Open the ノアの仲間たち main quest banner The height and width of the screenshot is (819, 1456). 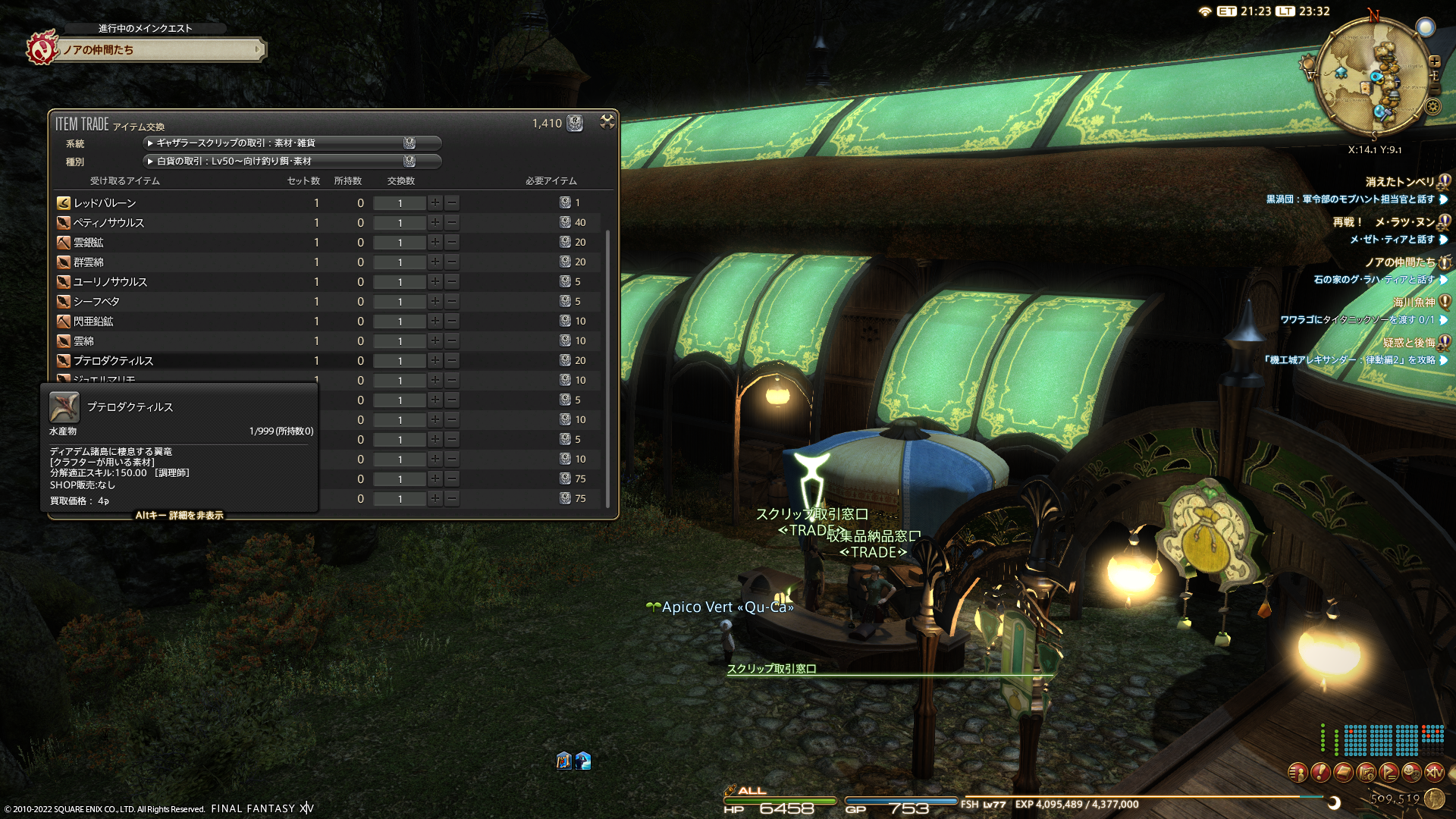point(159,50)
